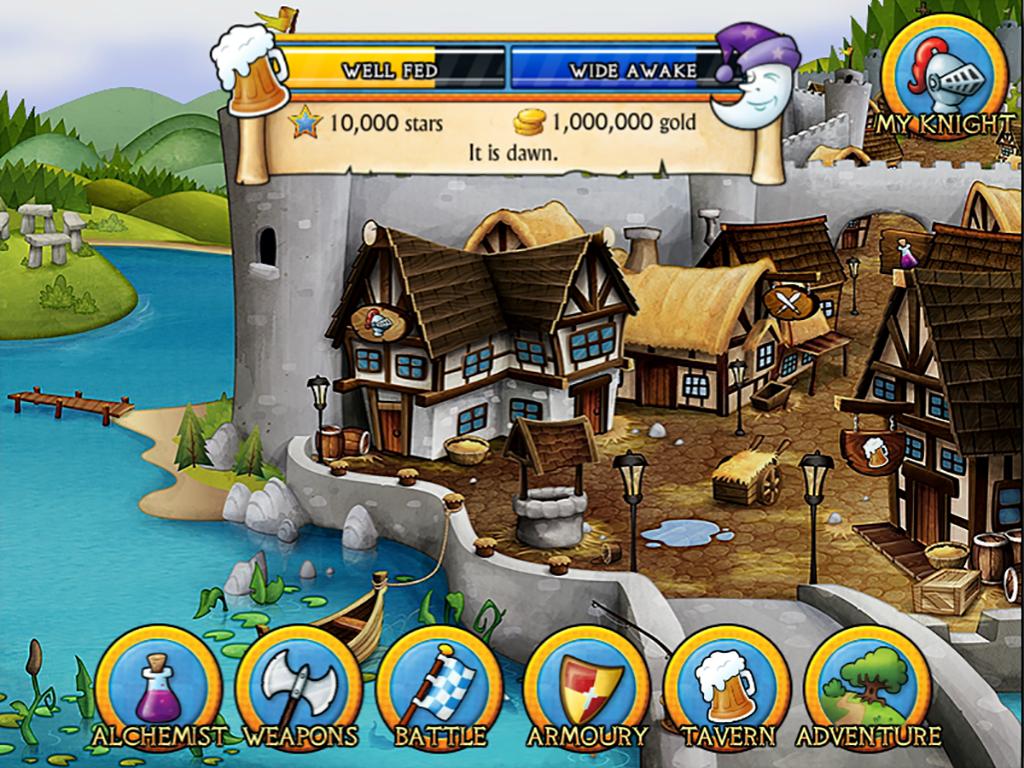The height and width of the screenshot is (768, 1024).
Task: Start a Battle with the flag button
Action: pyautogui.click(x=440, y=687)
